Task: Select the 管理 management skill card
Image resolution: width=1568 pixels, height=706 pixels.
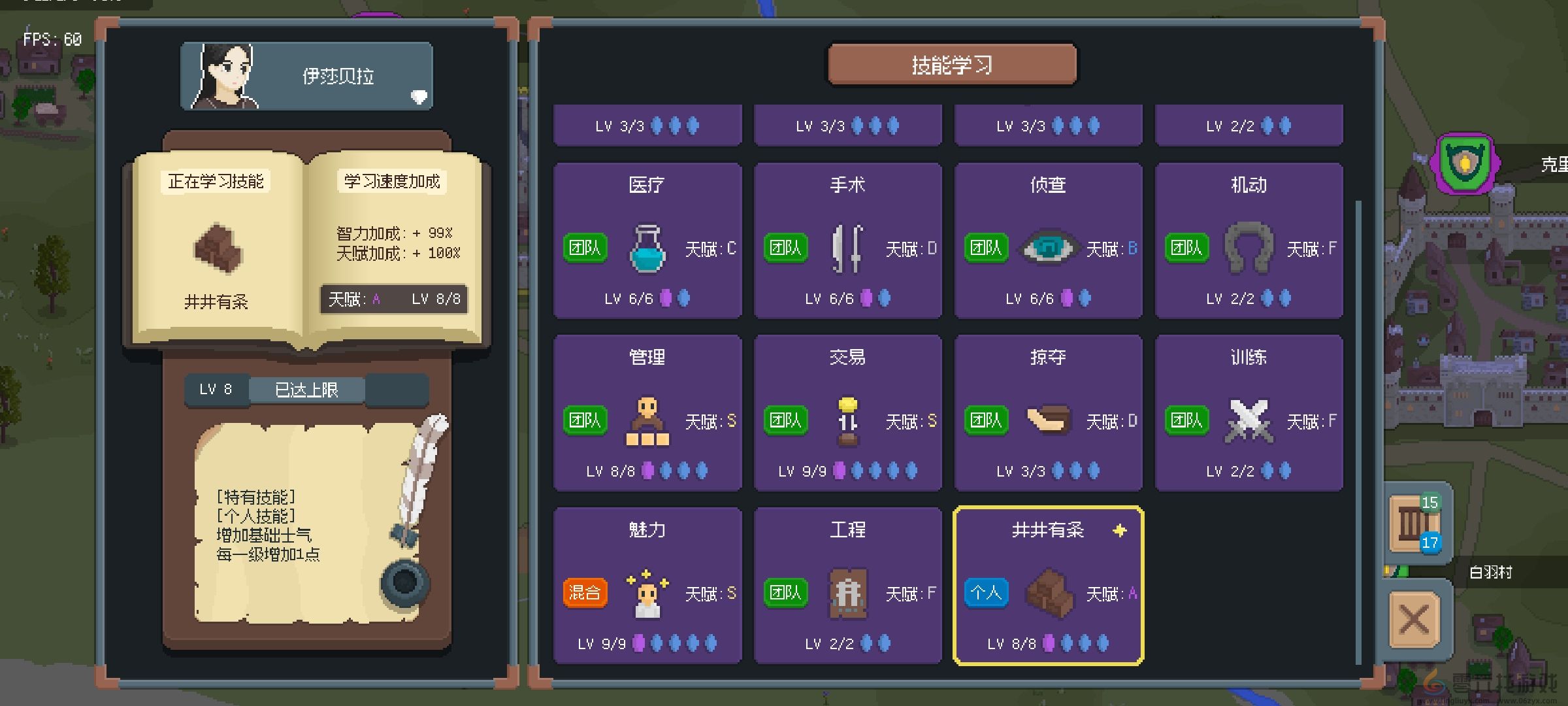Action: click(x=647, y=412)
